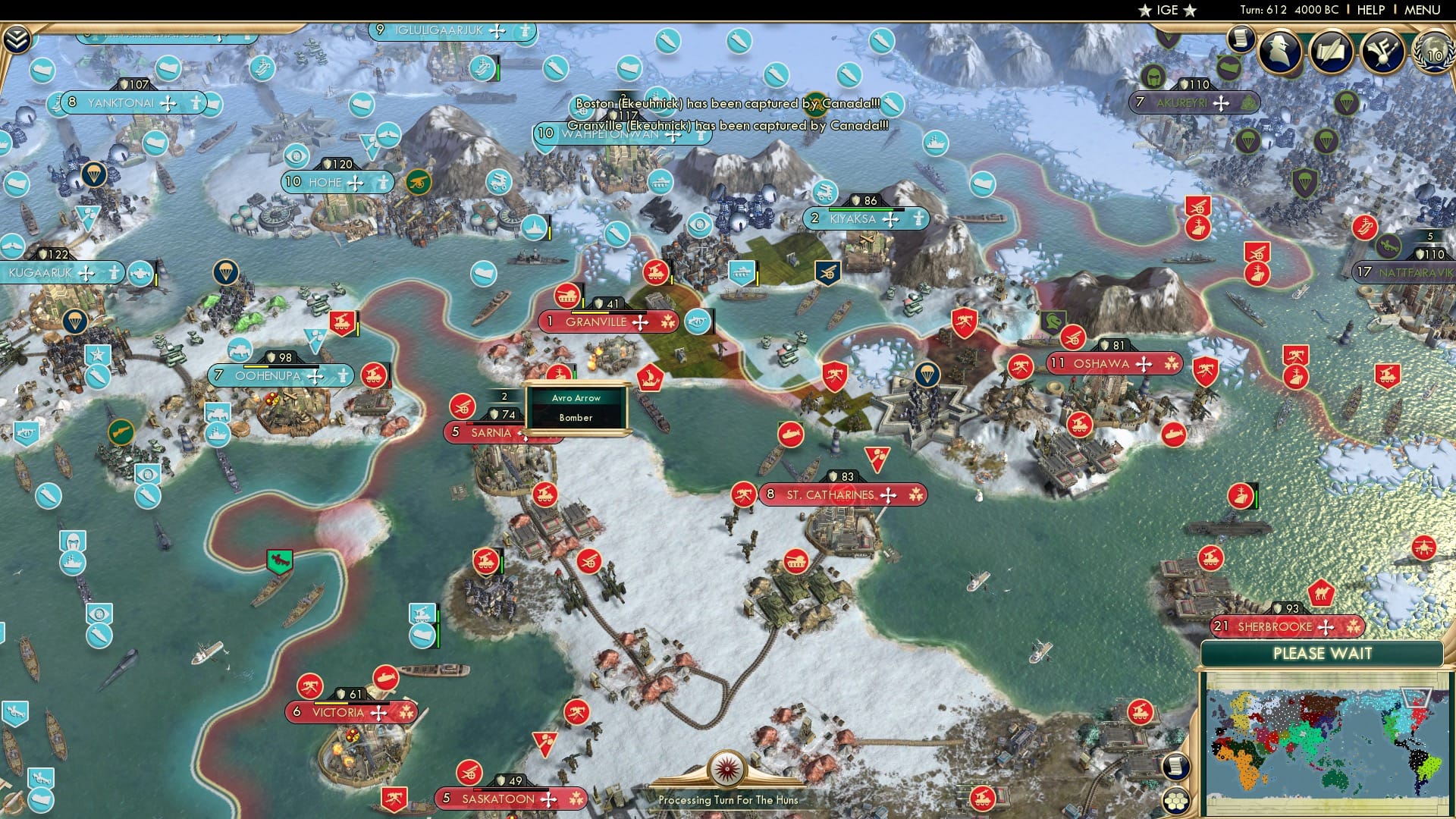Open Sherbrooke's city screen from its banner
Image resolution: width=1456 pixels, height=819 pixels.
click(1282, 627)
